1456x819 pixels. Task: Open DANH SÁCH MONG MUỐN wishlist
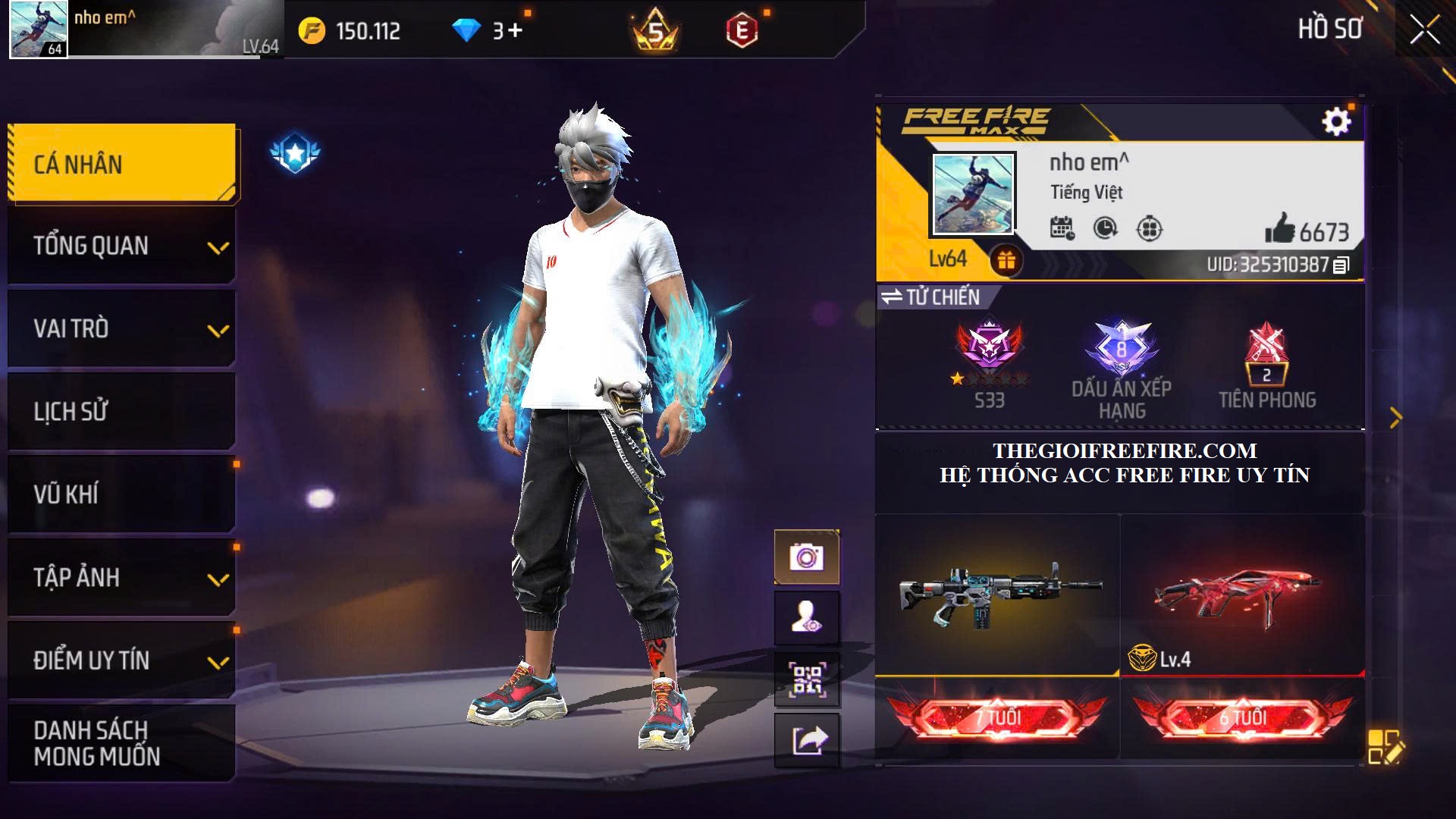pos(121,743)
